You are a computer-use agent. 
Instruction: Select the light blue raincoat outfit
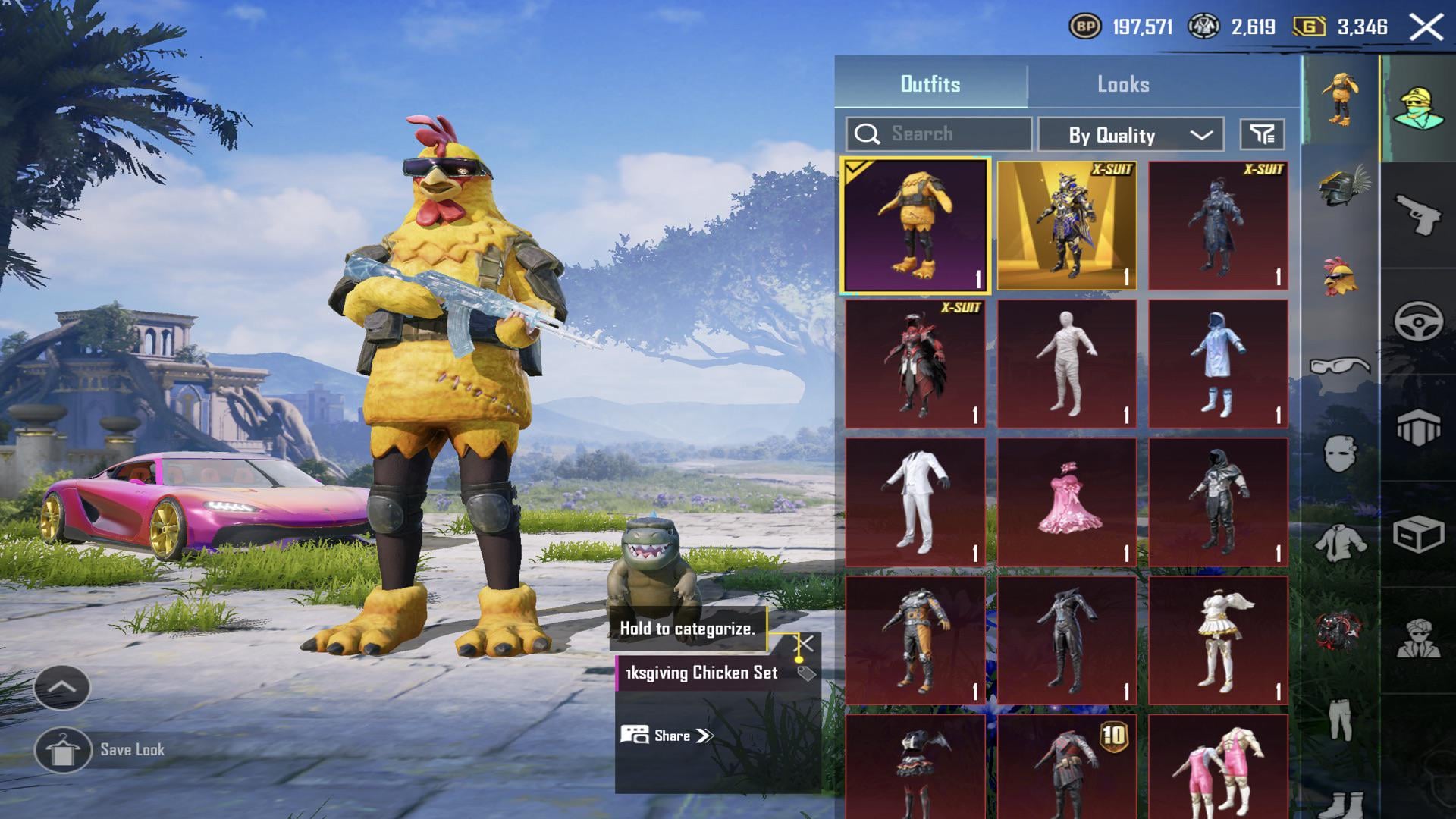1218,363
